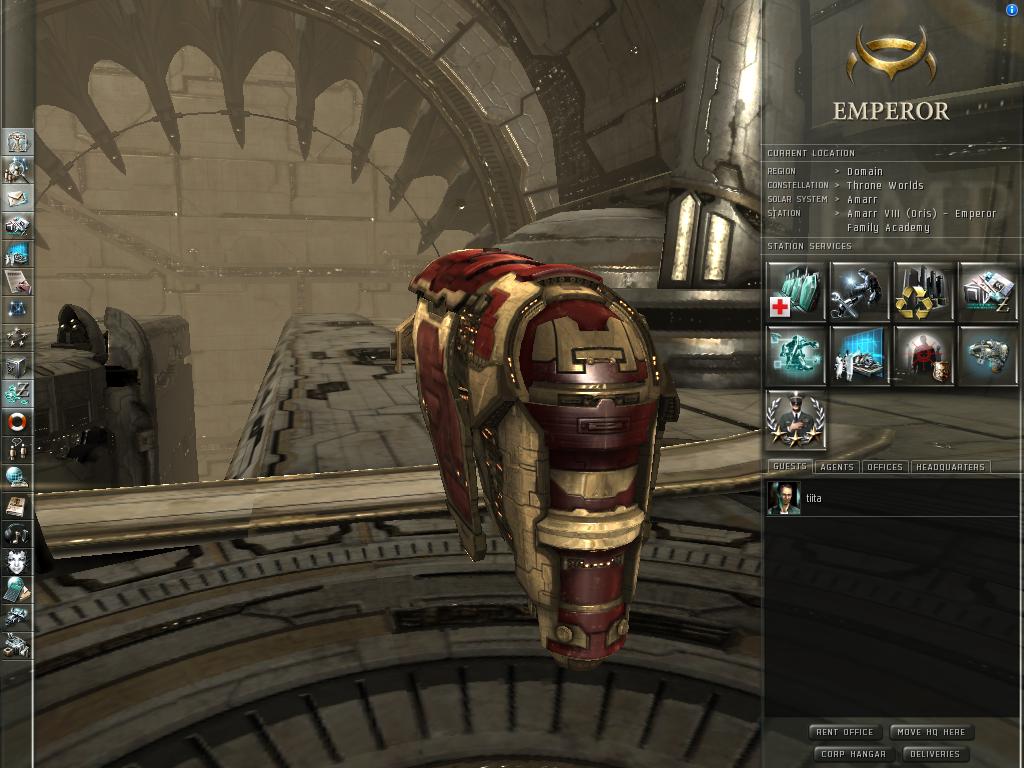Click the blue info icon at top-right
Screen dimensions: 1024x768
pos(1012,10)
